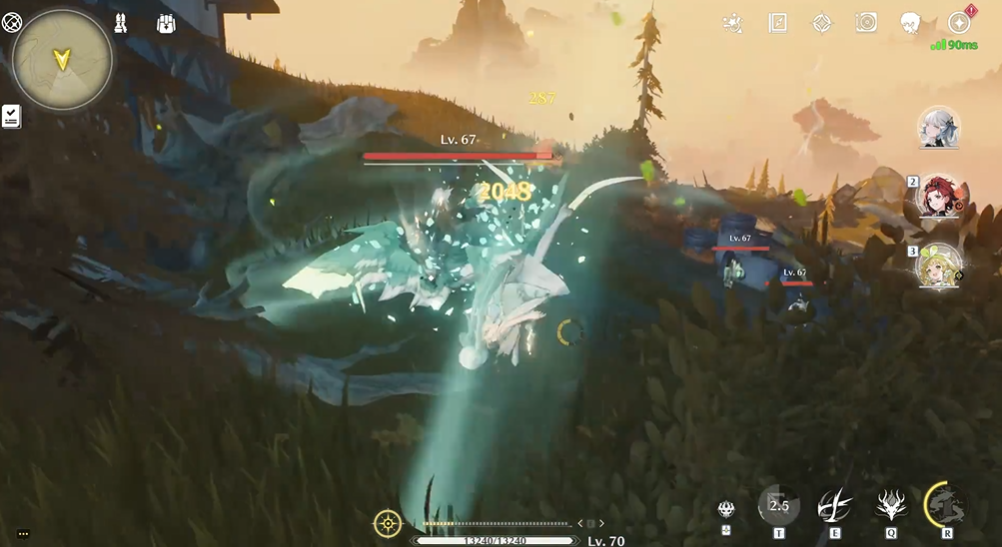Open the star menu with red alert

[958, 23]
